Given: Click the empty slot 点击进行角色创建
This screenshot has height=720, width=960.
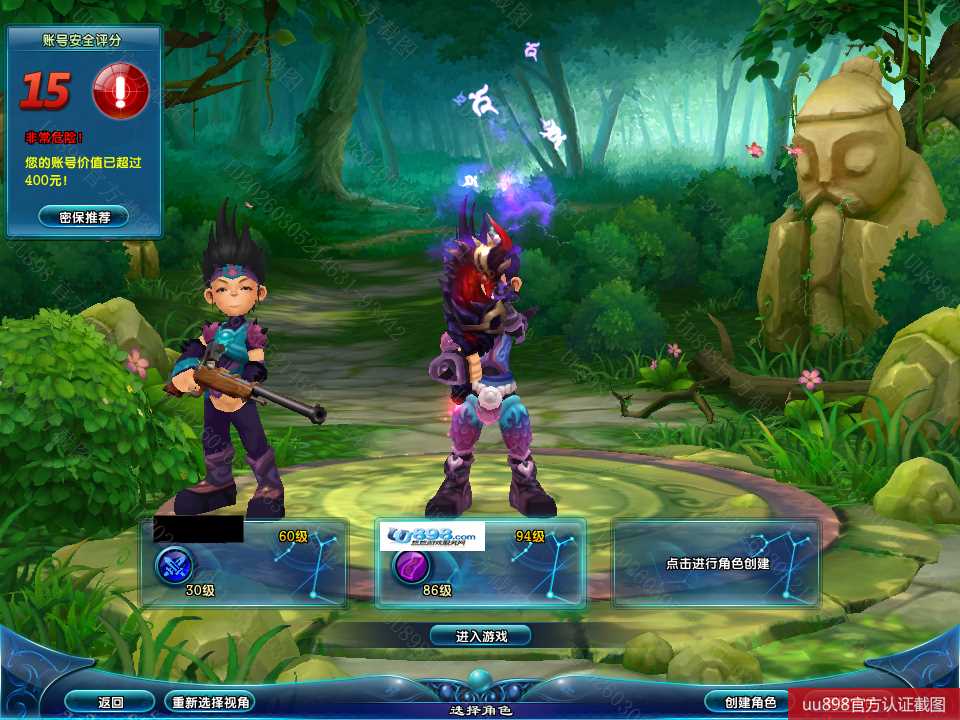Looking at the screenshot, I should point(716,563).
